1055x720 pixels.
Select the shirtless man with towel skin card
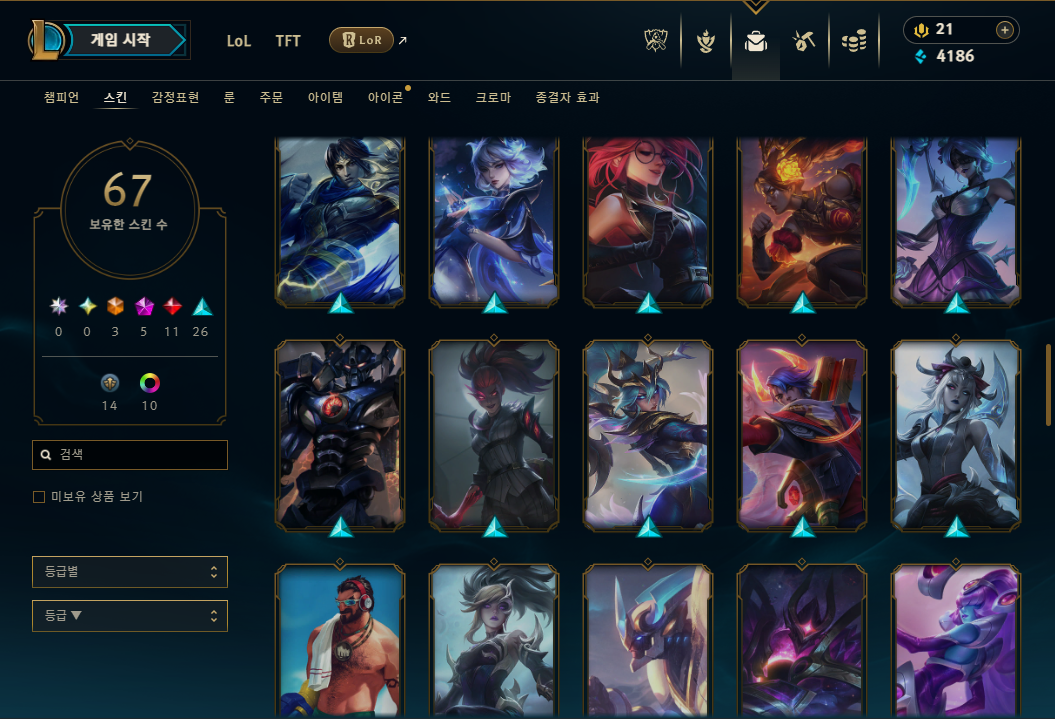coord(339,641)
